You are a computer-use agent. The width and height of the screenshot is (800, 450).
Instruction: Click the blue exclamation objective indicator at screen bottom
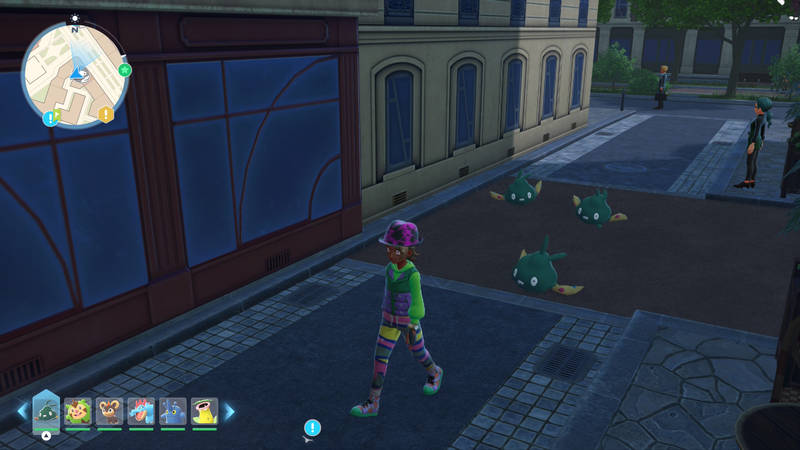coord(312,427)
